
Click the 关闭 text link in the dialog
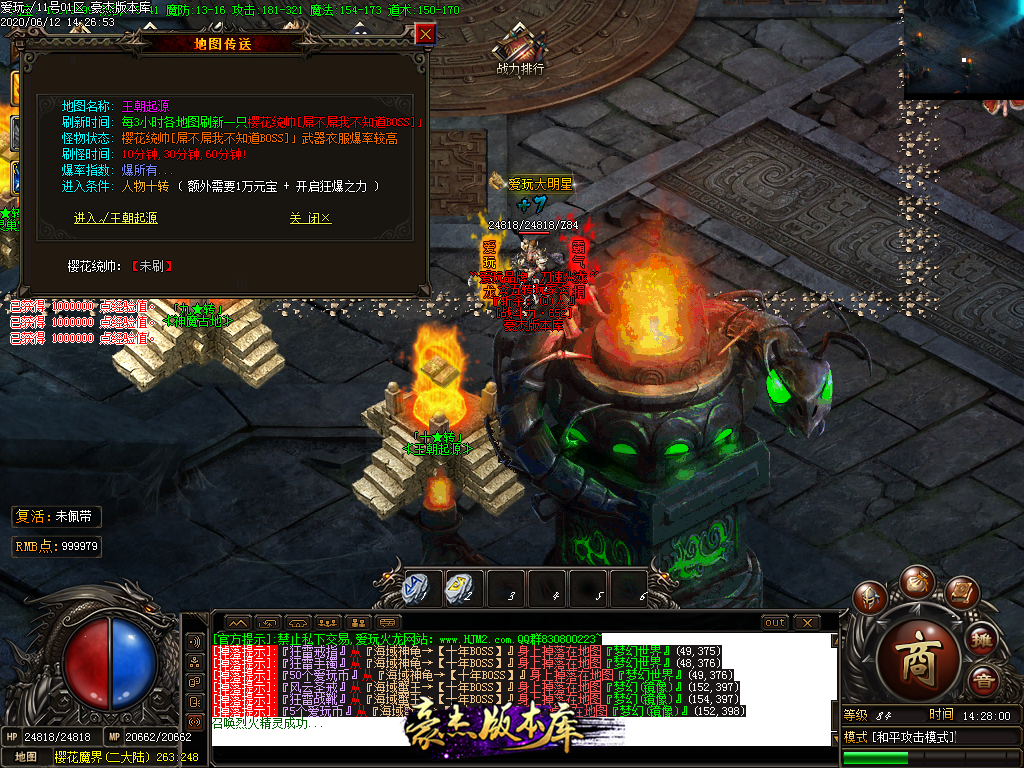310,218
